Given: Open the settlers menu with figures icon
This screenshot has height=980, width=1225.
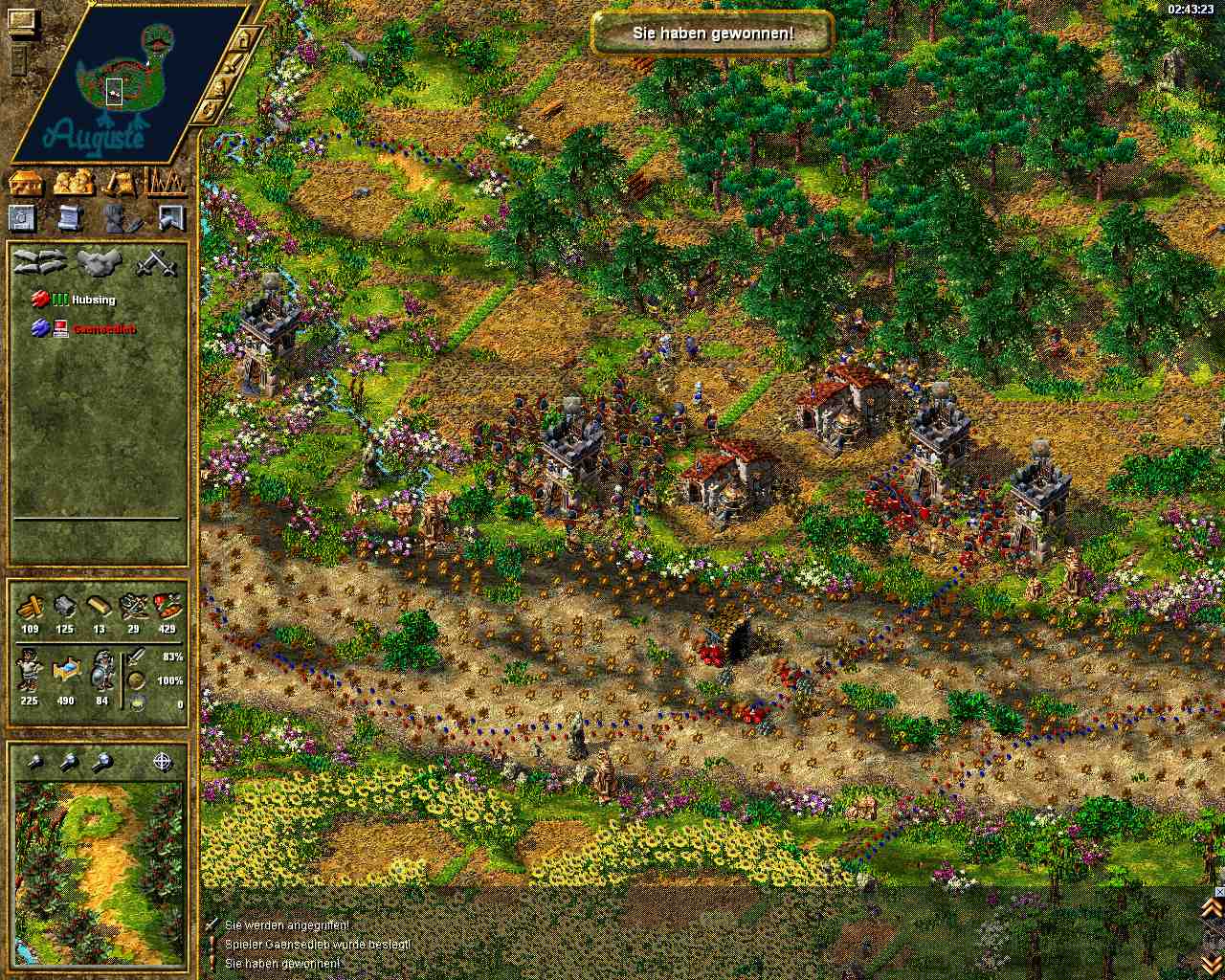Looking at the screenshot, I should 75,182.
